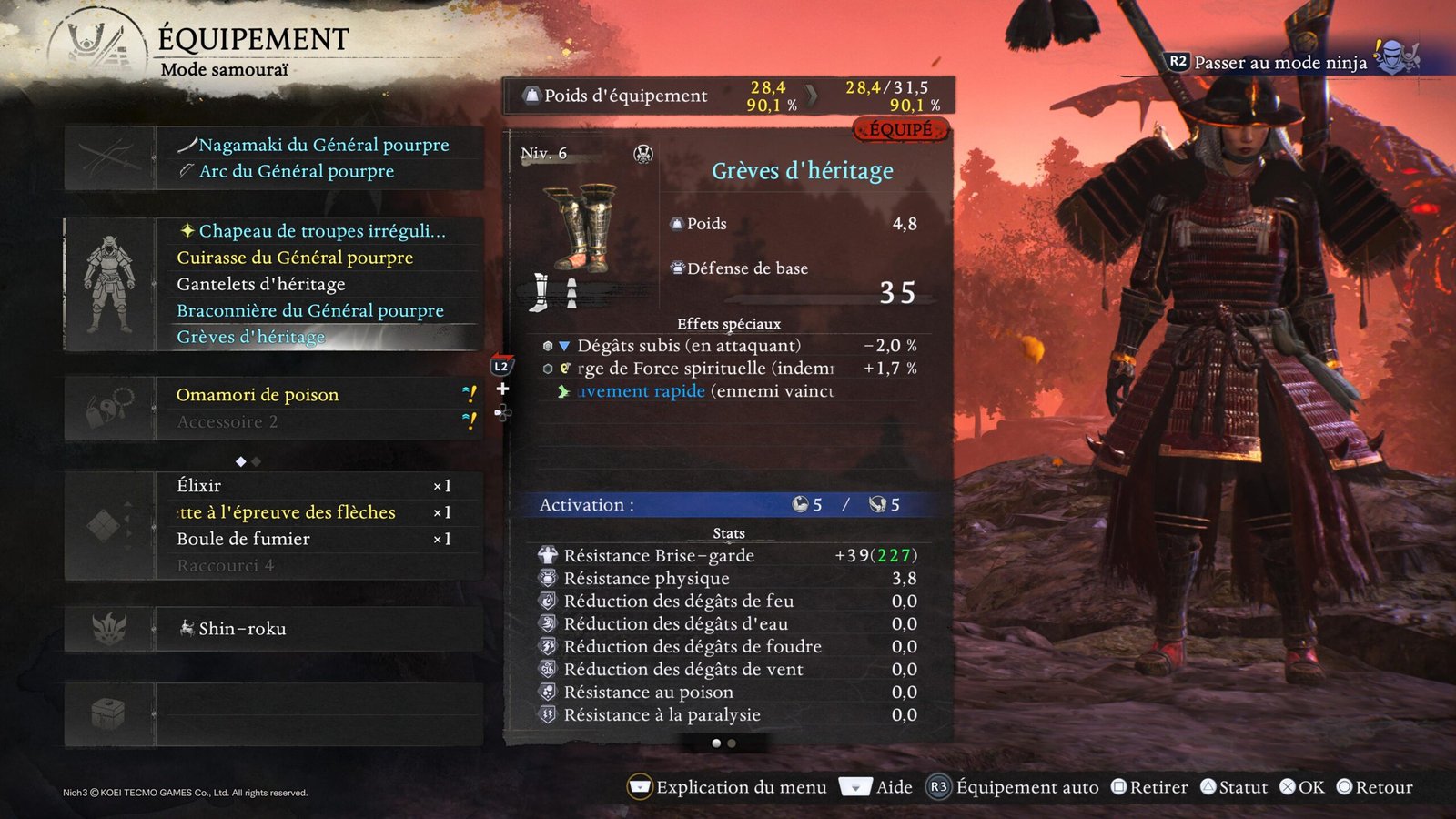Image resolution: width=1456 pixels, height=819 pixels.
Task: Choose Braconnière du Général pourpre slot
Action: pyautogui.click(x=310, y=310)
